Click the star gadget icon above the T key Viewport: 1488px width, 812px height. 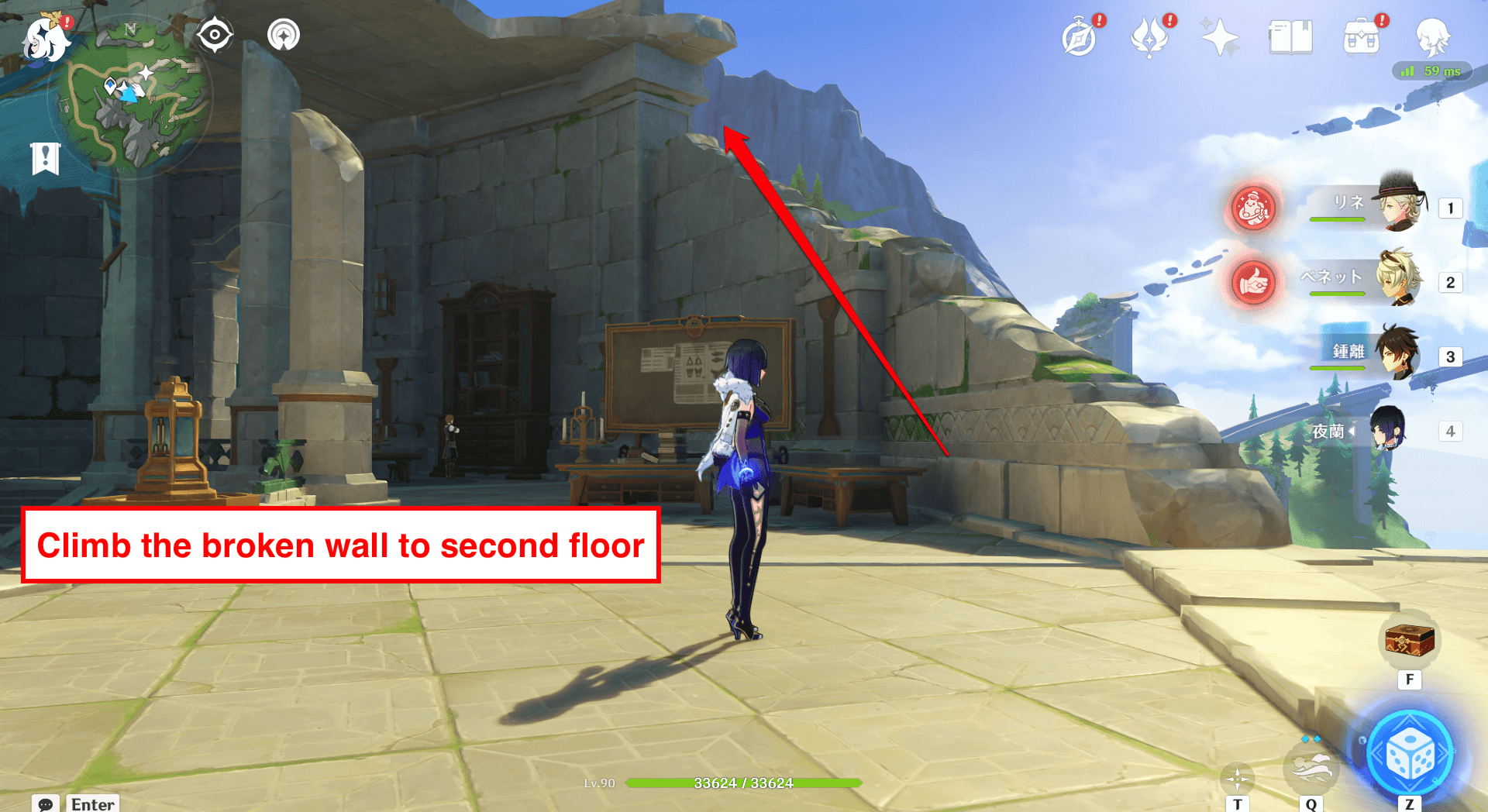click(1238, 779)
